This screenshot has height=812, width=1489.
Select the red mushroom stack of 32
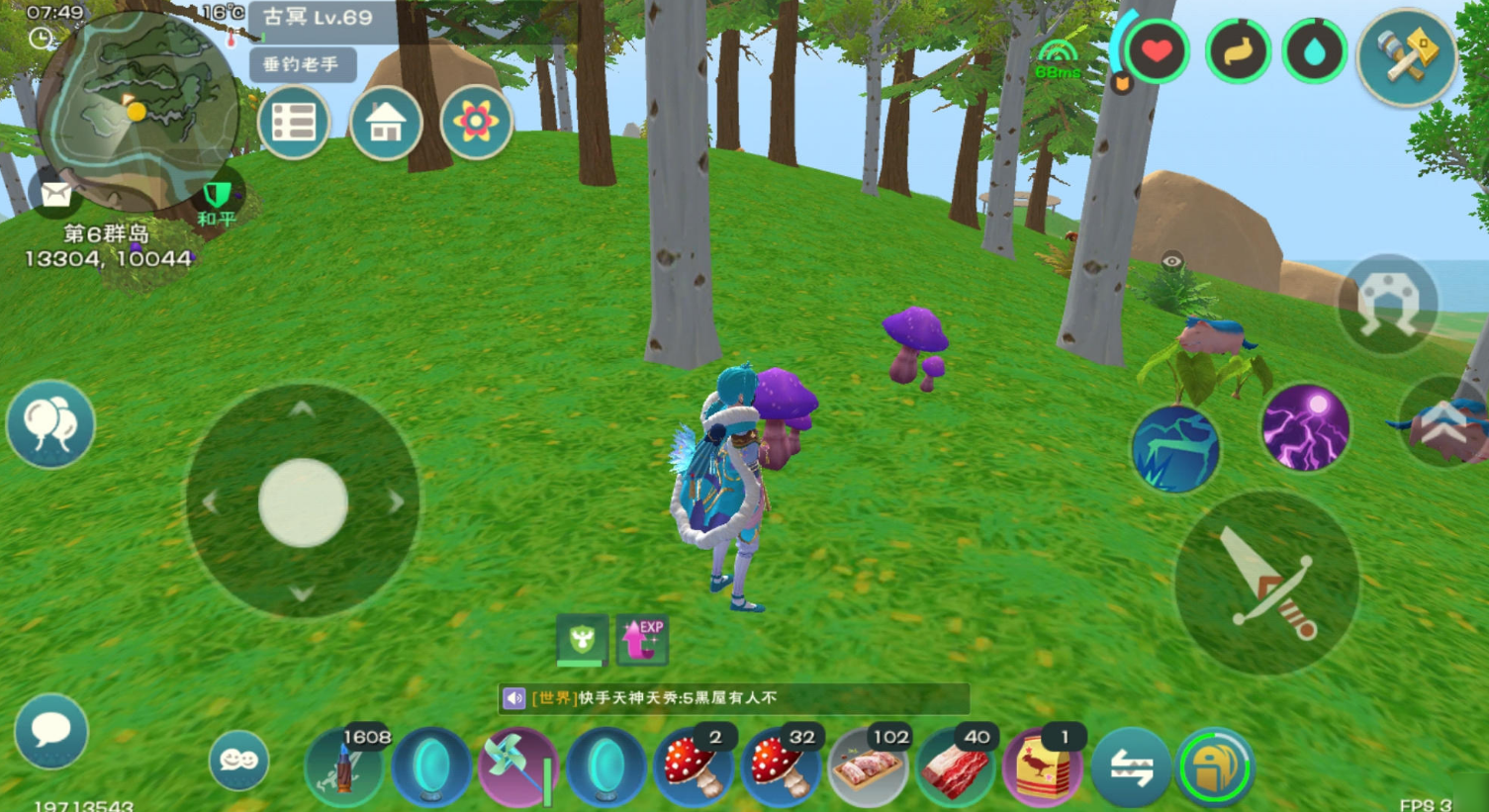781,767
